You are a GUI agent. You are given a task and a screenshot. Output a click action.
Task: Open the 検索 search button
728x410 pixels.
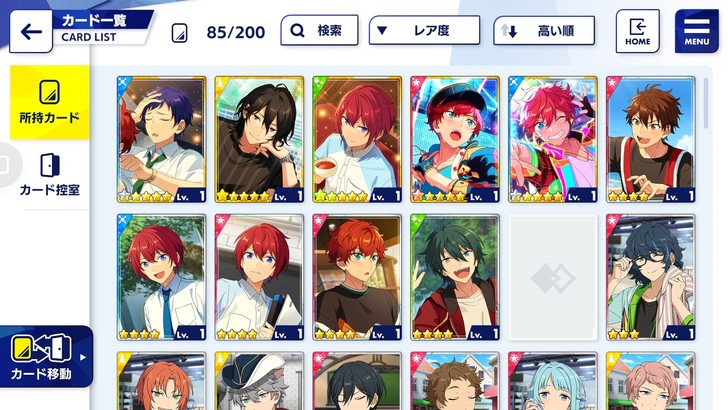[319, 31]
